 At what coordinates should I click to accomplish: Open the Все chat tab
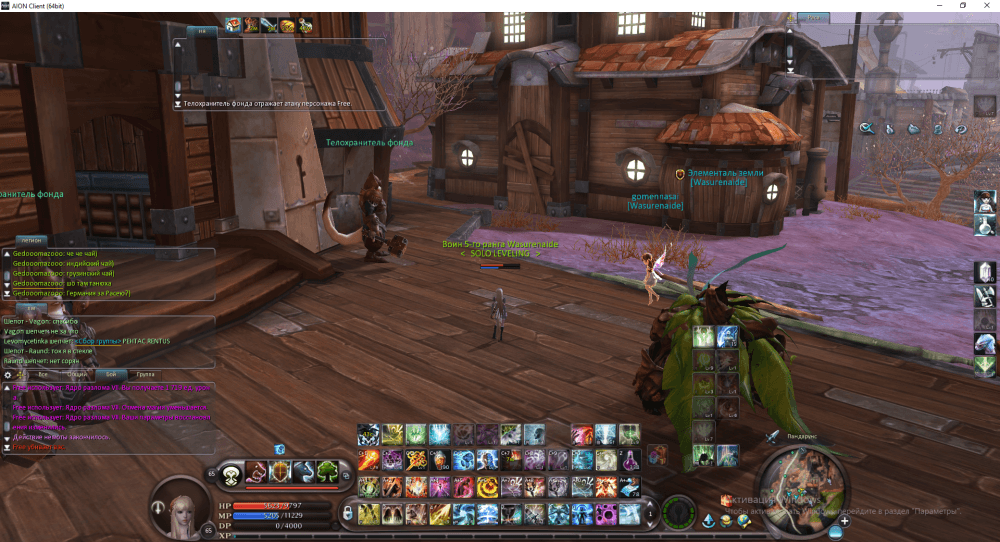(x=42, y=374)
